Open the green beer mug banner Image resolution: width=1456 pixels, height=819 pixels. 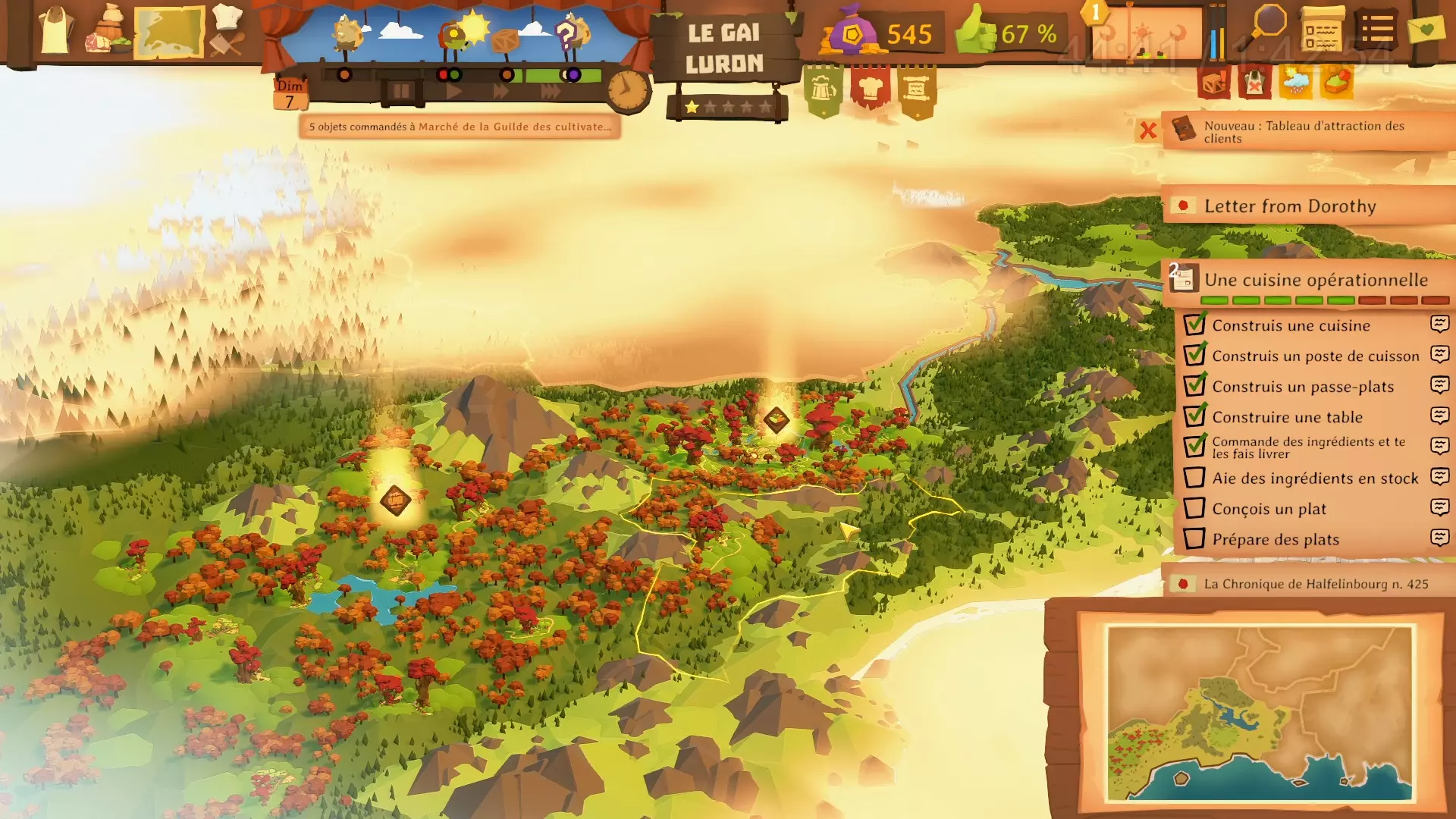(x=823, y=90)
